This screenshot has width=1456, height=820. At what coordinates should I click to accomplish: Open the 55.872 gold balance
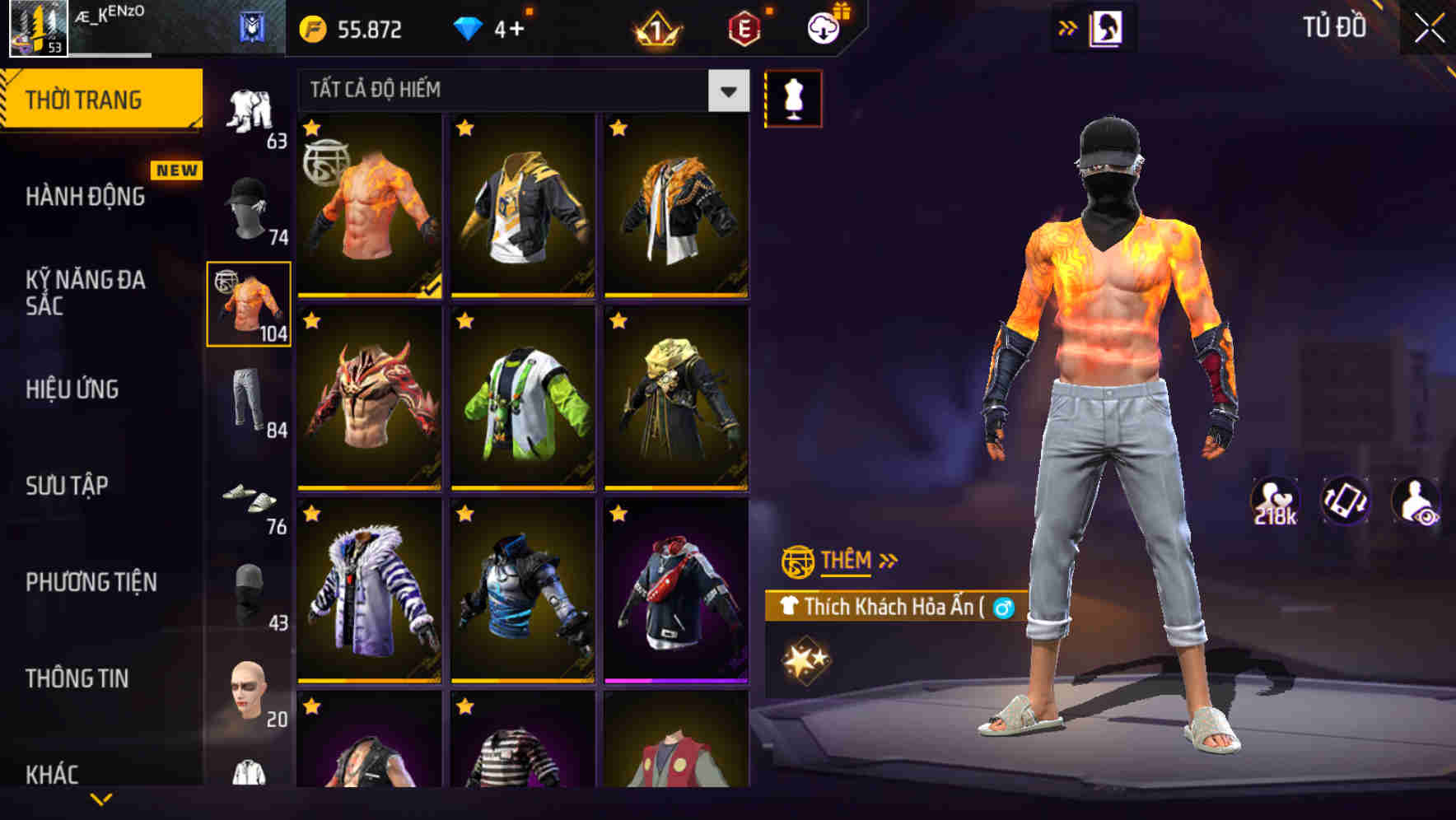(x=354, y=29)
